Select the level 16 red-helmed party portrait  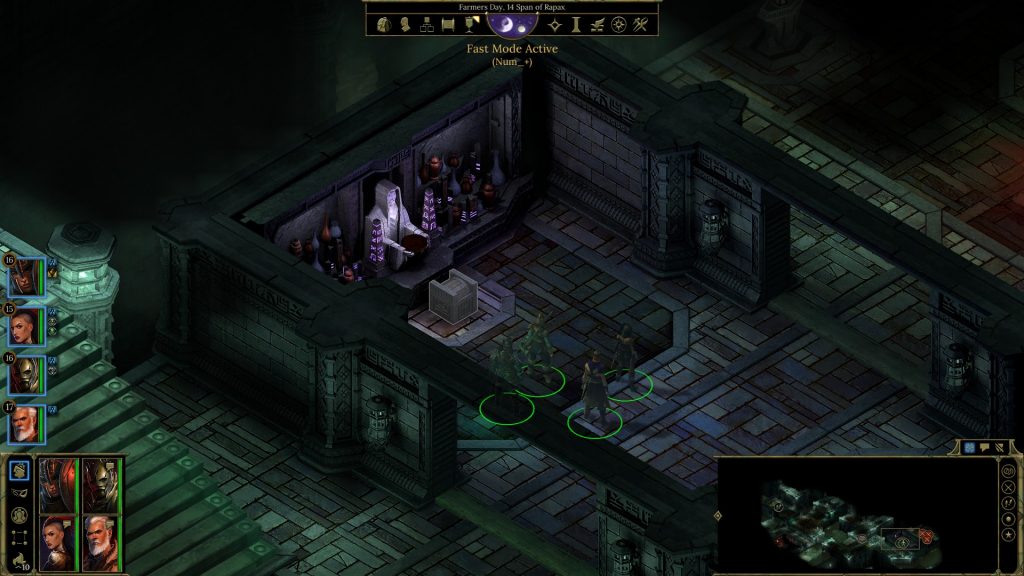27,276
